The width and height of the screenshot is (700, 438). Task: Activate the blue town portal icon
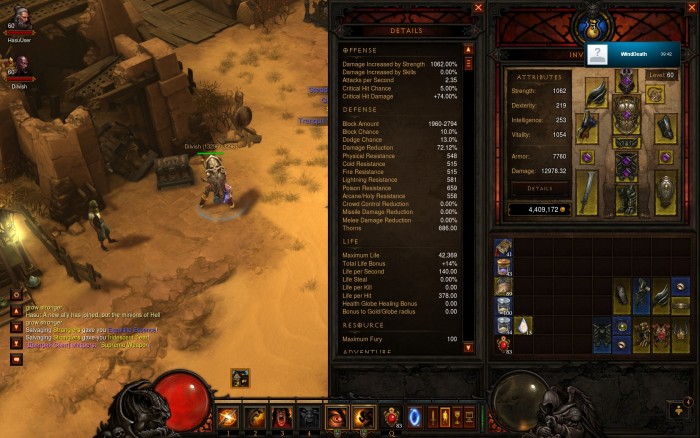point(414,416)
